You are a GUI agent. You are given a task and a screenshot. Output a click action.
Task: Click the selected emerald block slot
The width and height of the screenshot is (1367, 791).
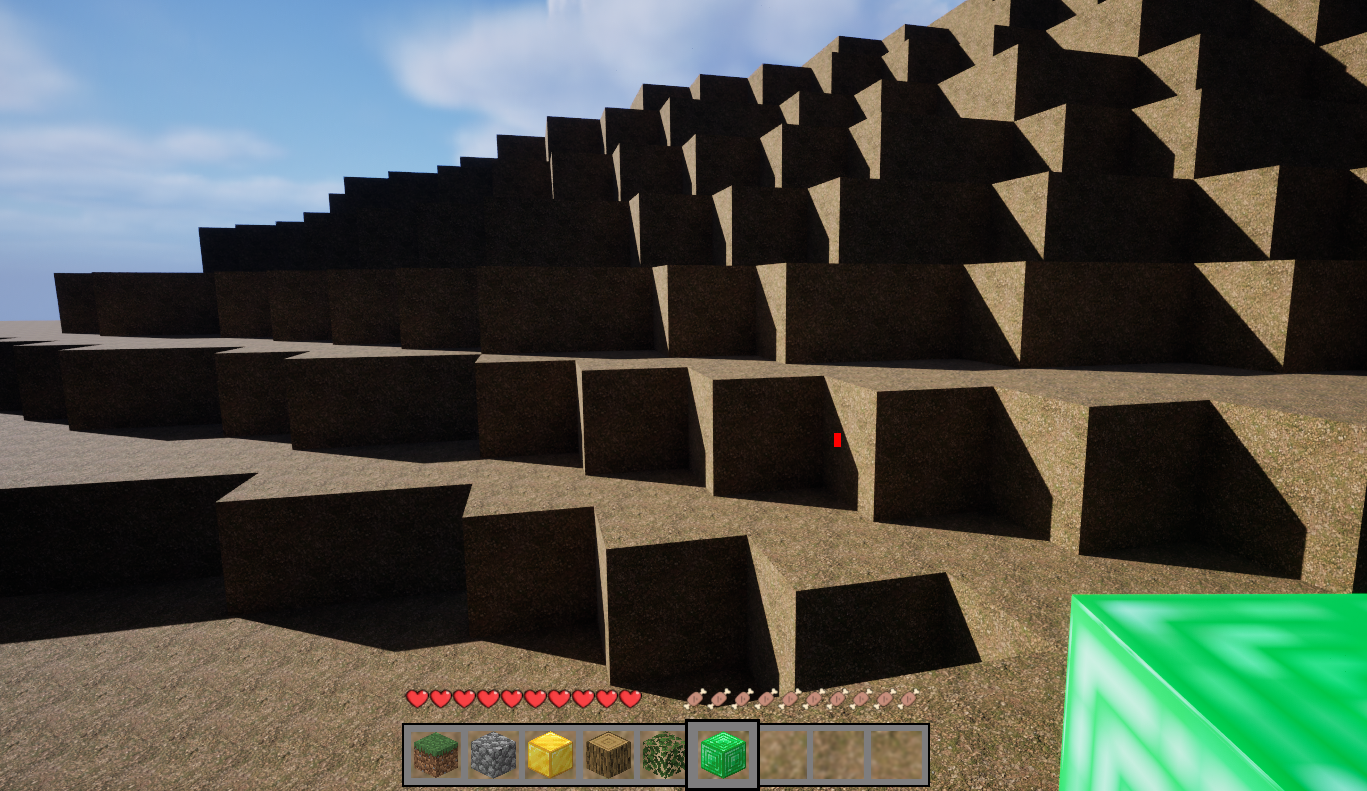click(x=722, y=755)
